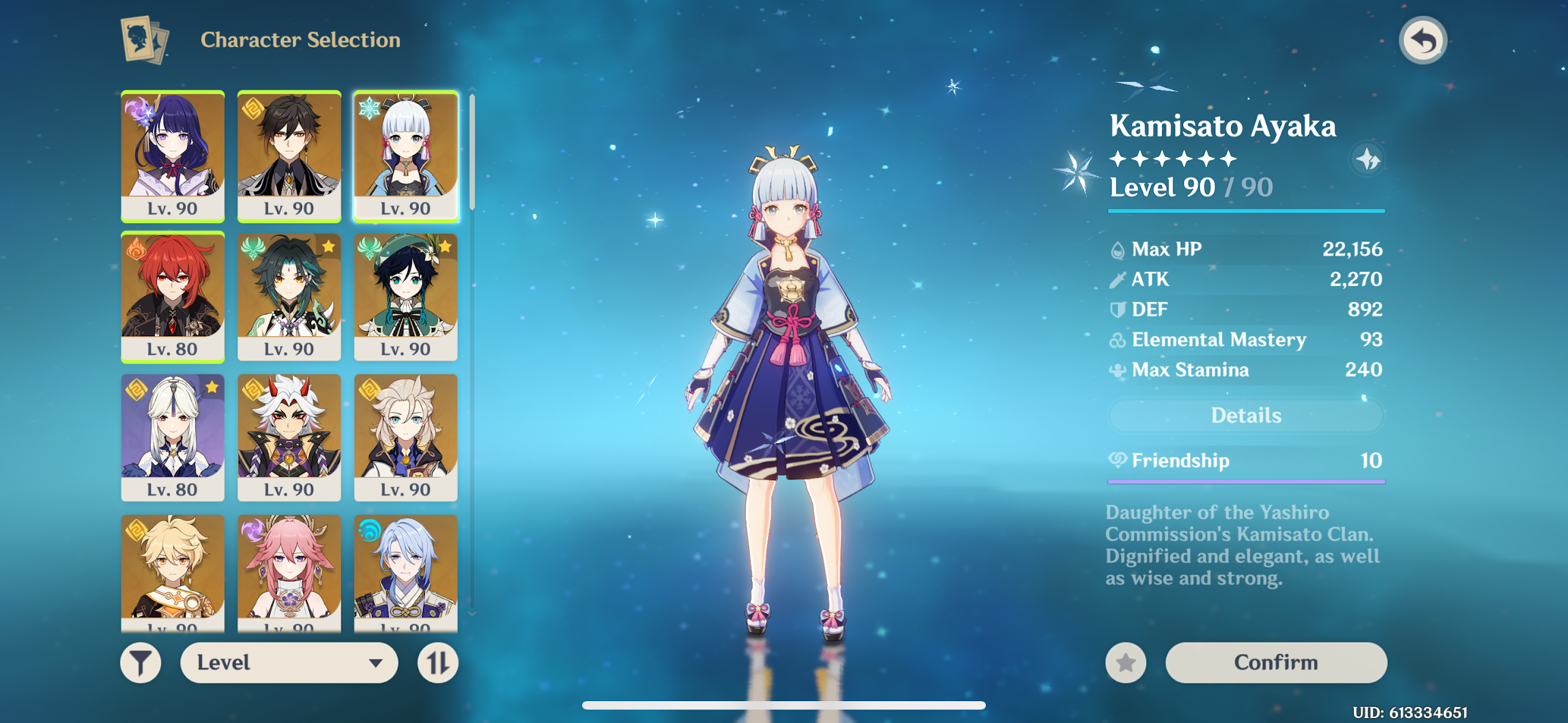
Task: Select Kamisato Ayaka's portrait tile
Action: tap(406, 156)
